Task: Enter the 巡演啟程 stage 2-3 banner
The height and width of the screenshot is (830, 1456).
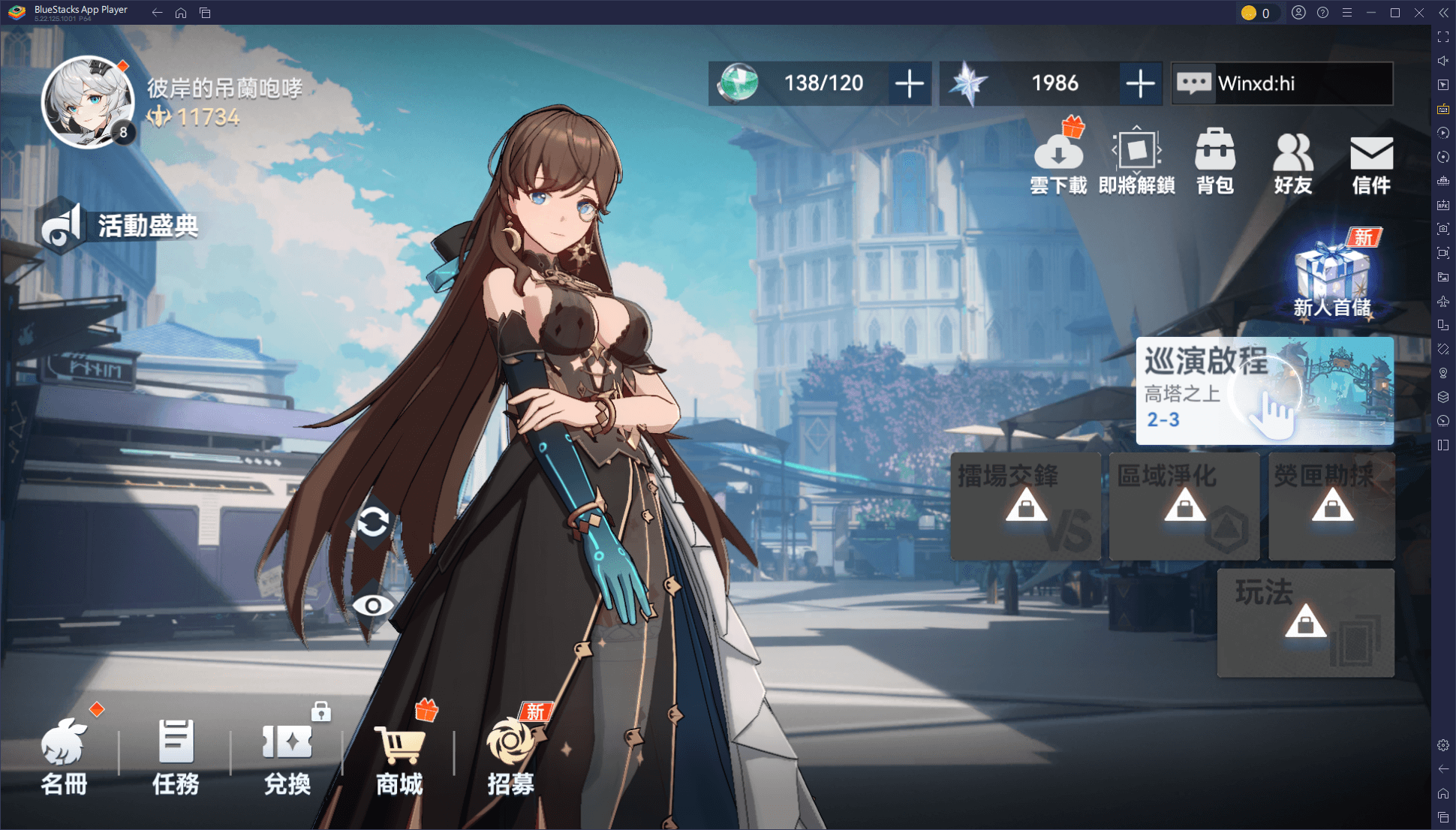Action: [x=1265, y=390]
